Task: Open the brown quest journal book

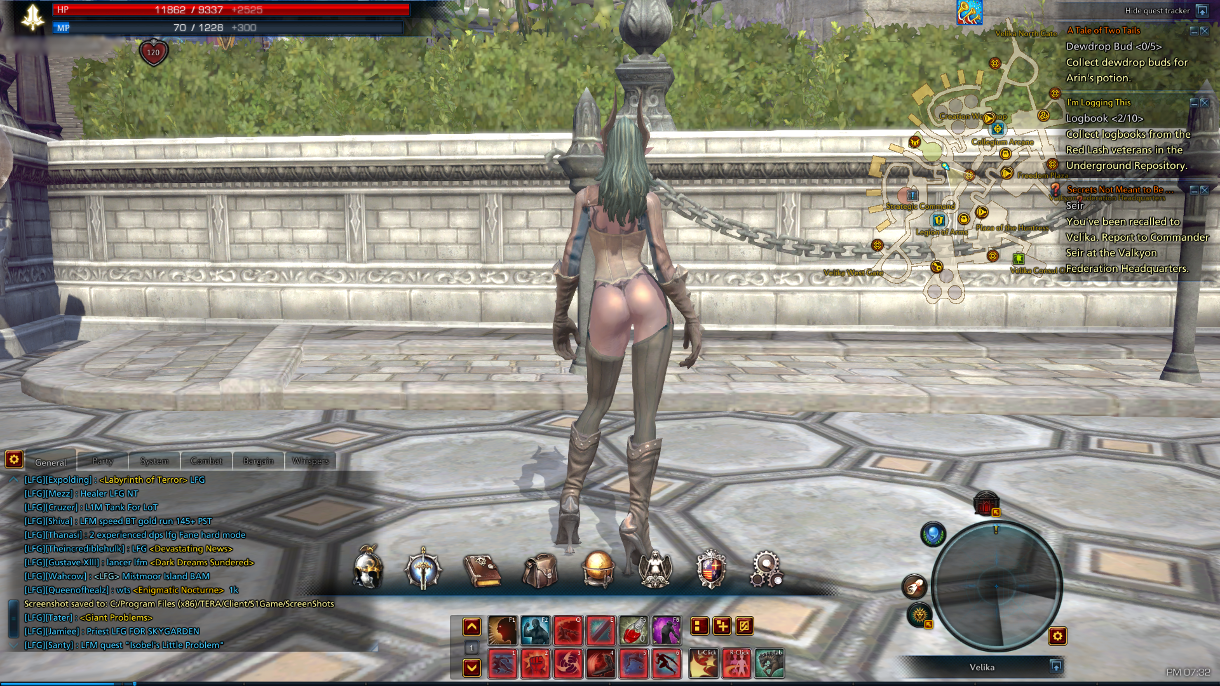Action: (481, 570)
